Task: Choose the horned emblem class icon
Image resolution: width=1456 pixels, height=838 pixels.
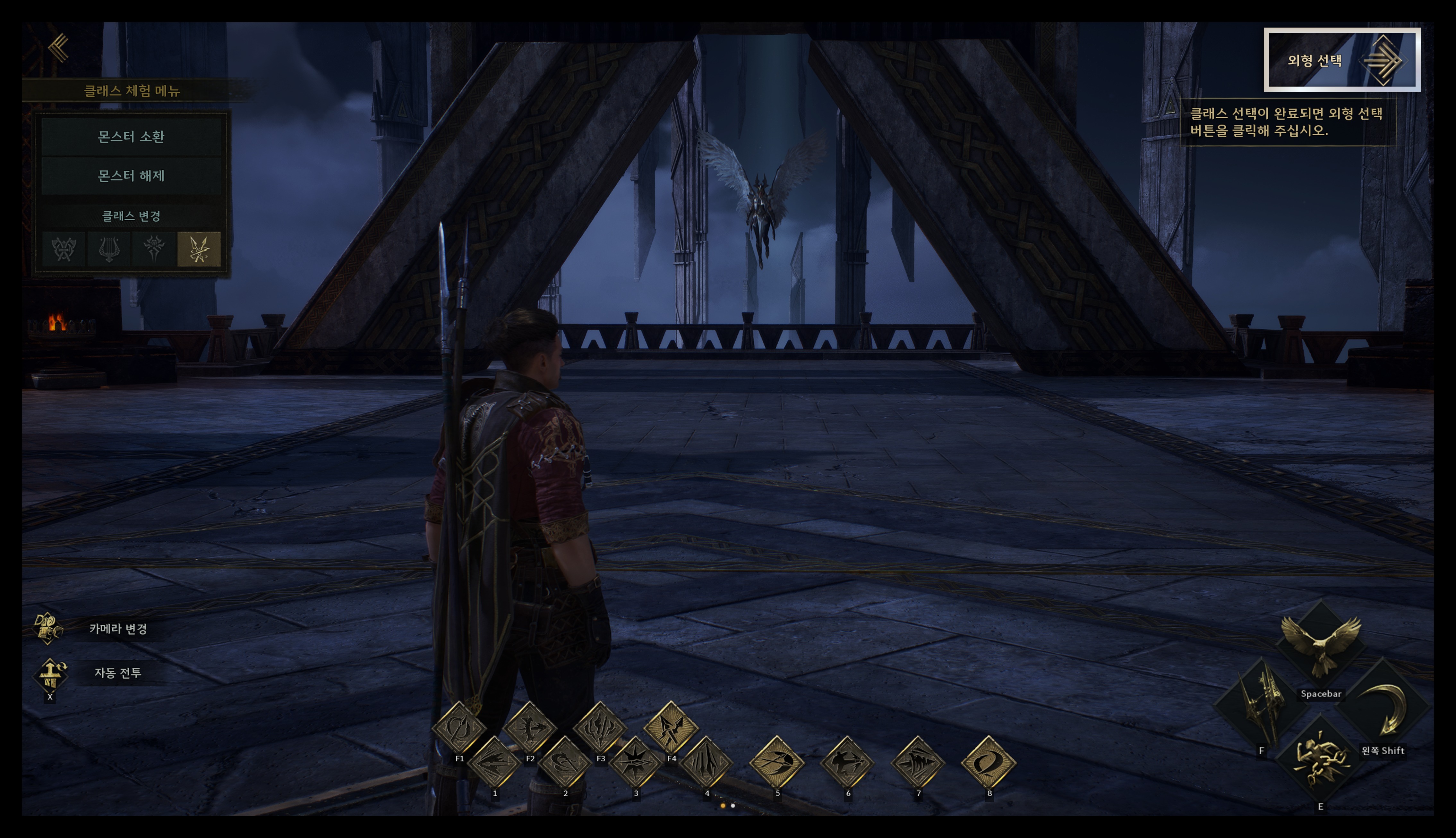Action: [x=154, y=249]
